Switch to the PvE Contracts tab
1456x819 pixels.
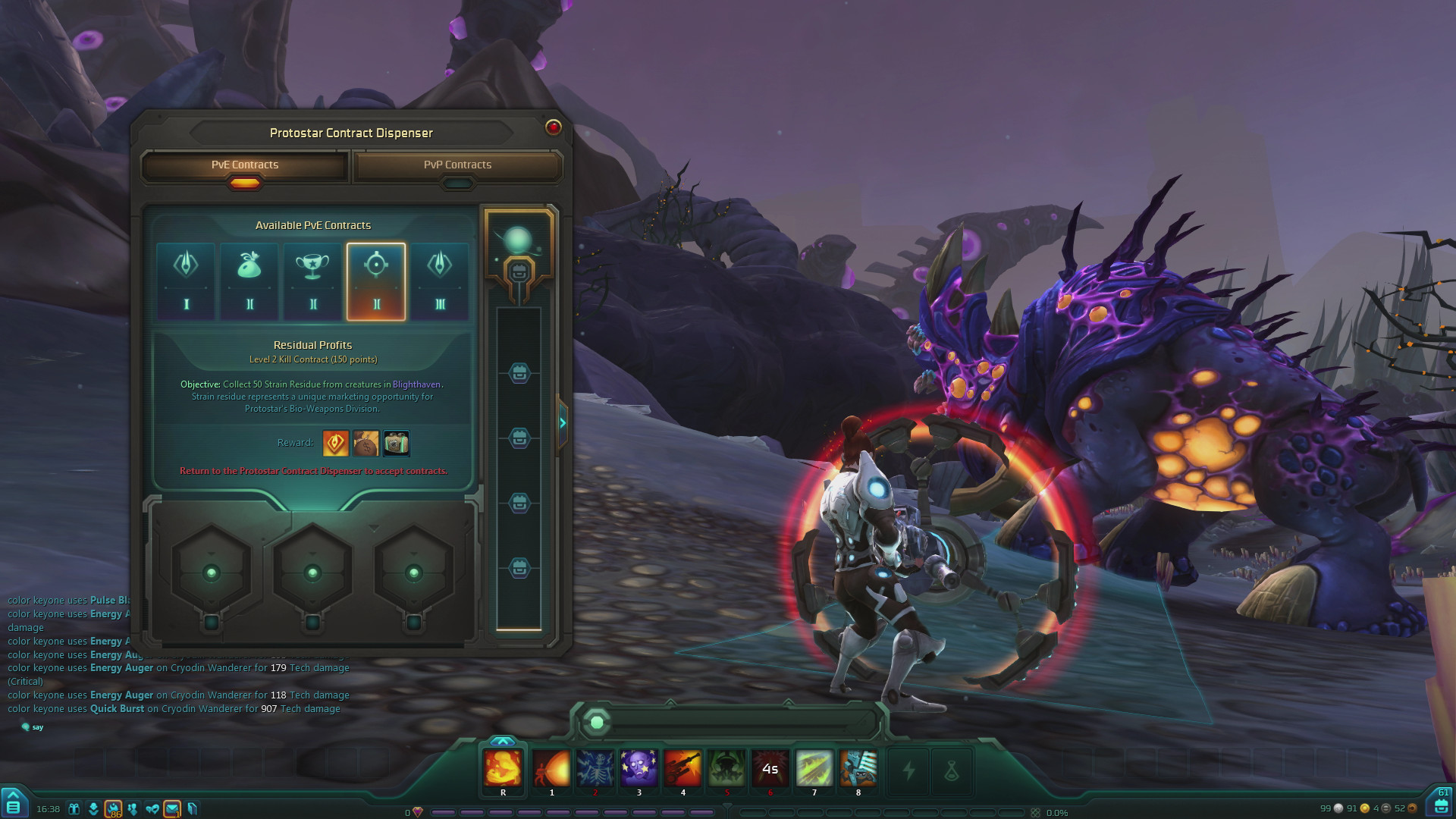(243, 165)
